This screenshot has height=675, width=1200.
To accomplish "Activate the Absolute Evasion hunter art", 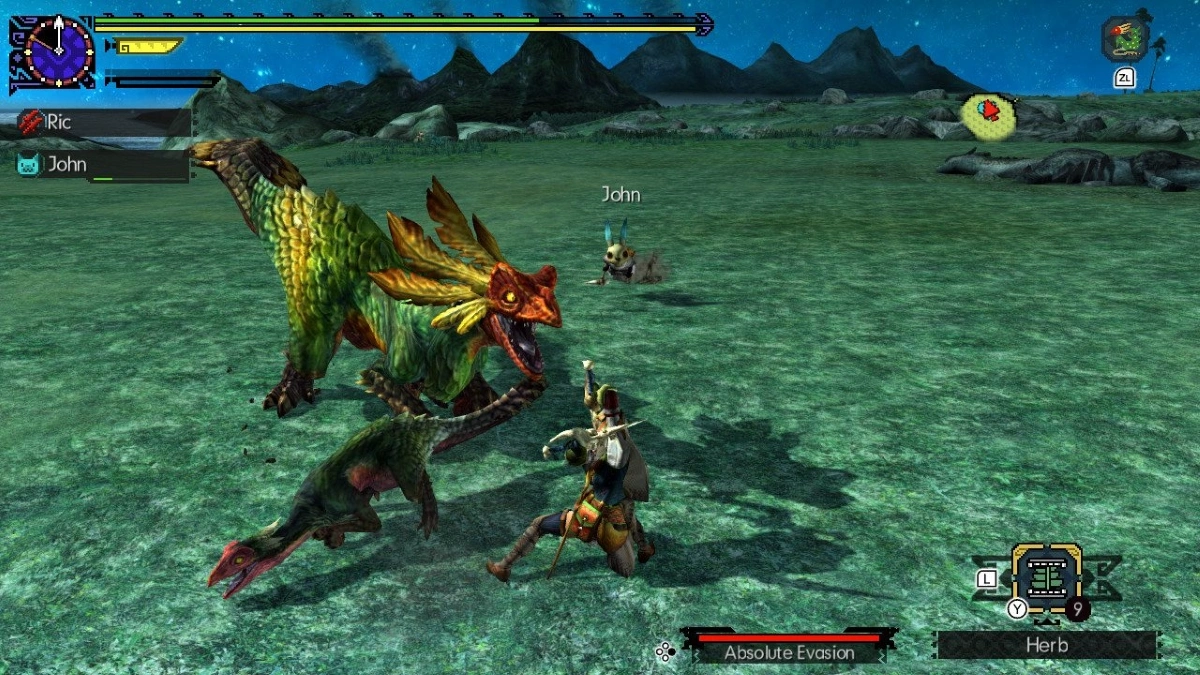I will pos(789,649).
